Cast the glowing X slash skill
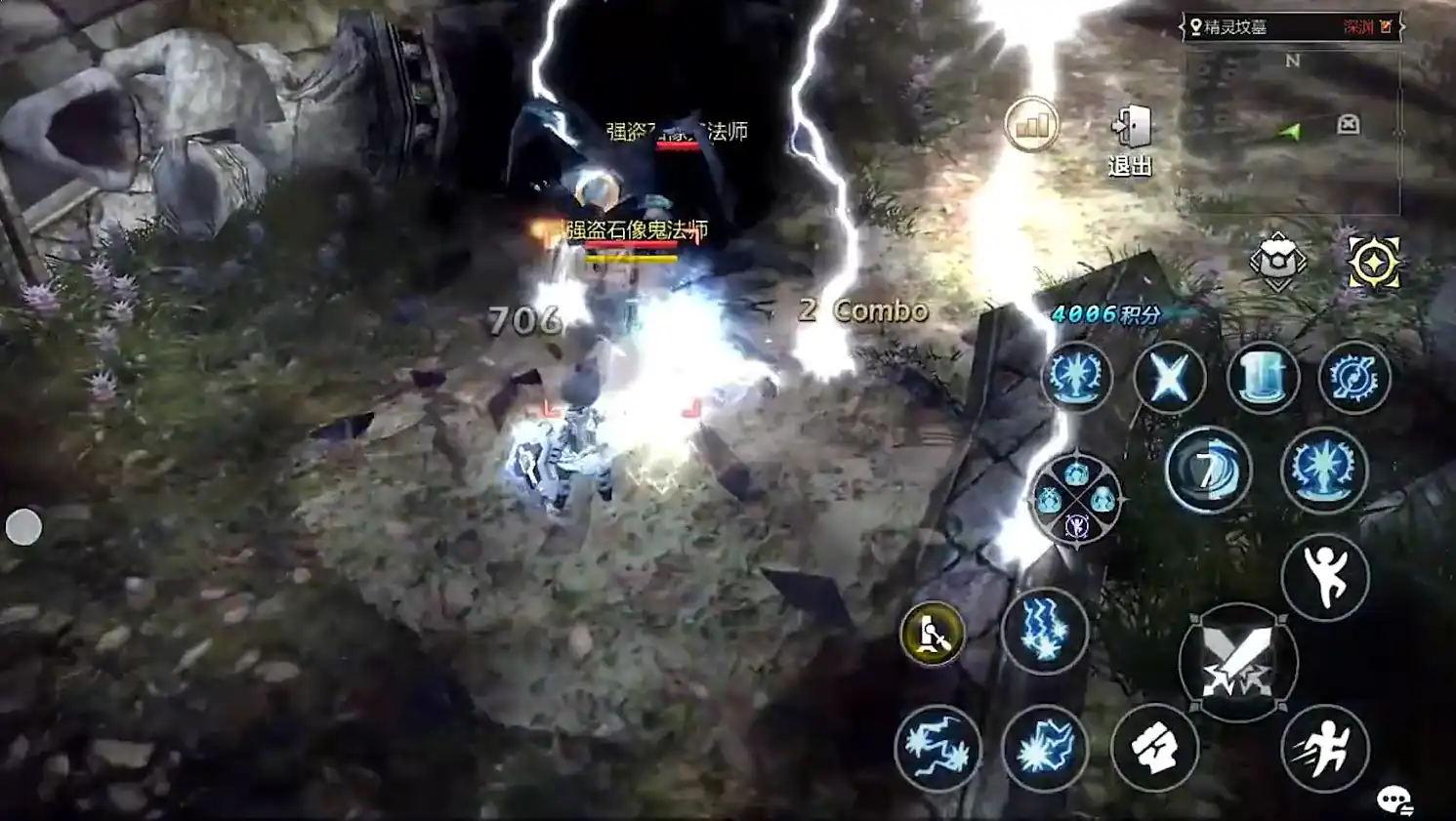 [1169, 377]
